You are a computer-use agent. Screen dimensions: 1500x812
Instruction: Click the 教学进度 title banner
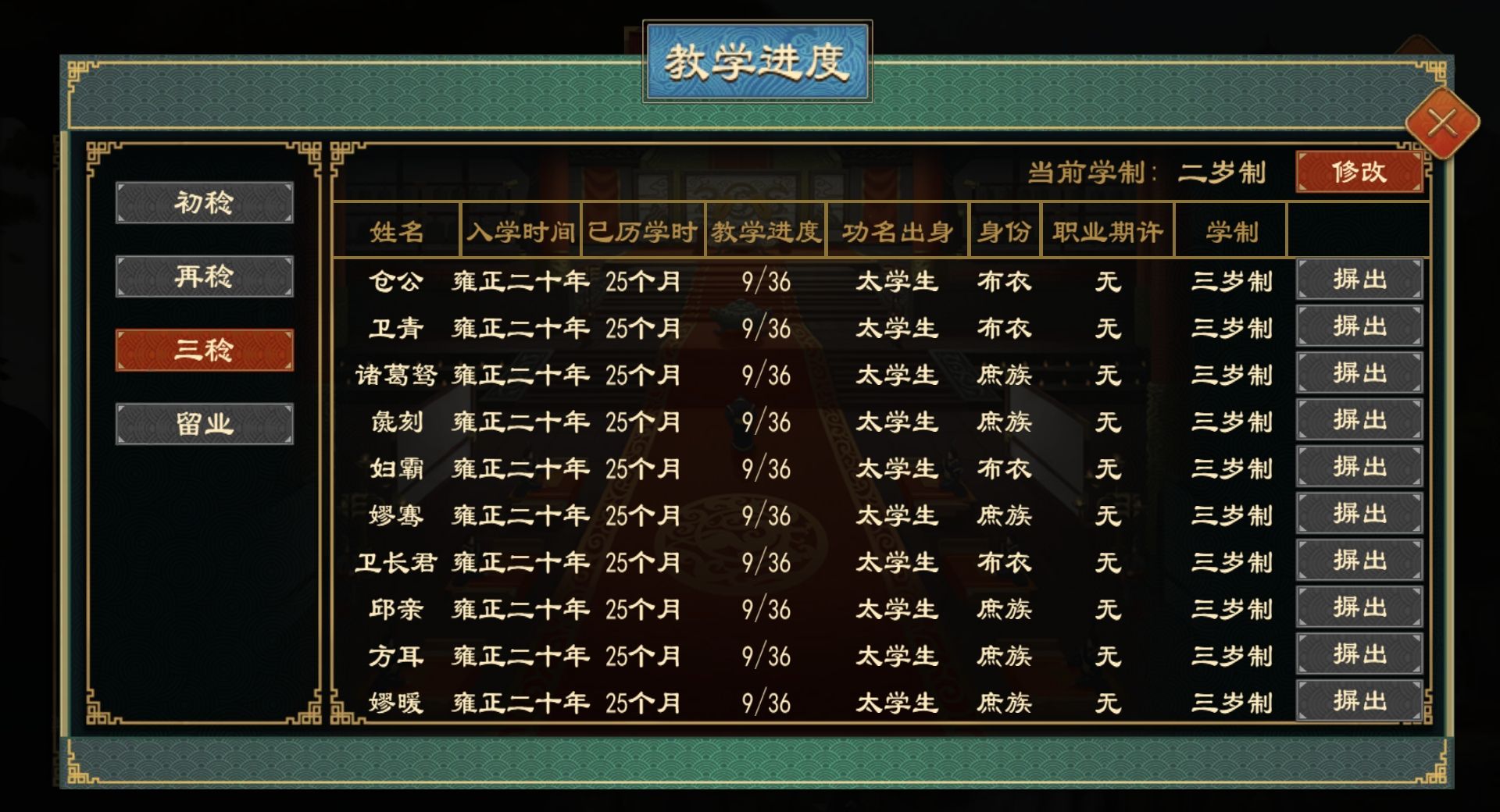[x=754, y=59]
